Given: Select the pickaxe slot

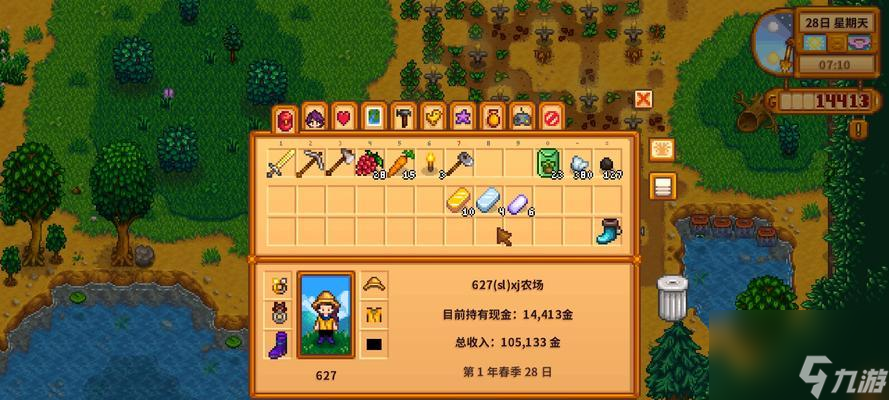Looking at the screenshot, I should coord(310,164).
